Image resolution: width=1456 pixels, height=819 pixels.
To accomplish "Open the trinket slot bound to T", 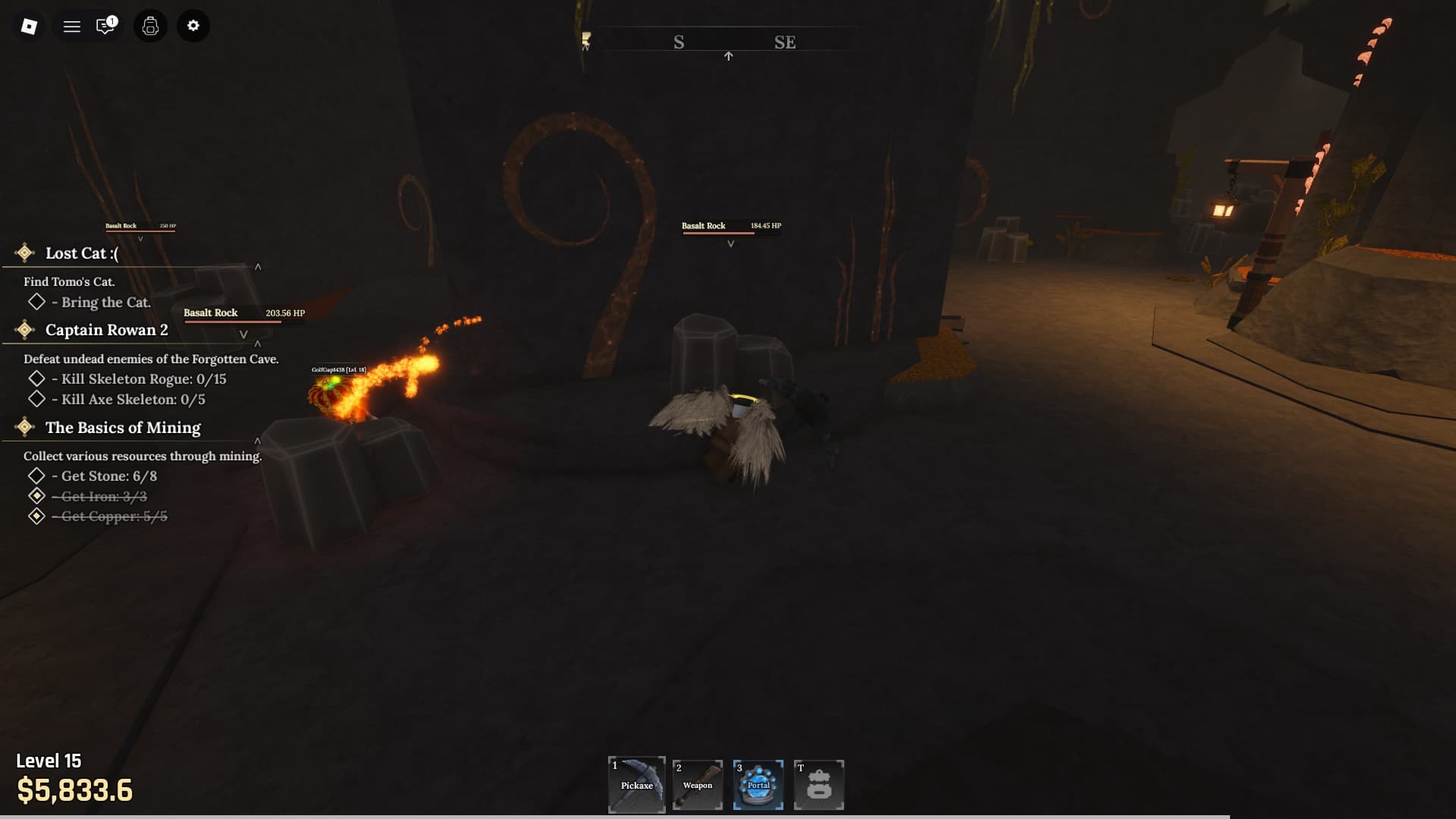I will pos(819,785).
